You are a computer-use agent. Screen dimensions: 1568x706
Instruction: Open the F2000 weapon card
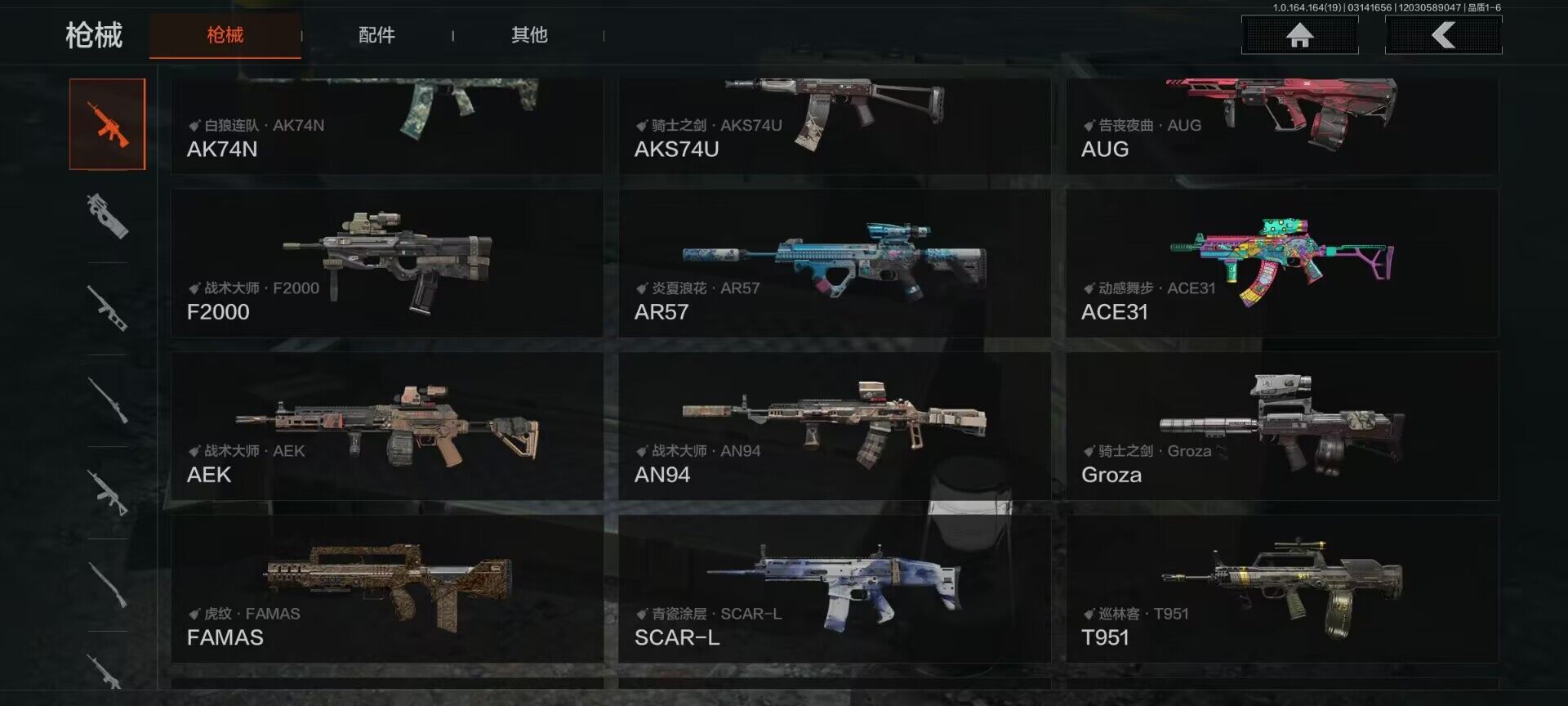click(x=386, y=263)
